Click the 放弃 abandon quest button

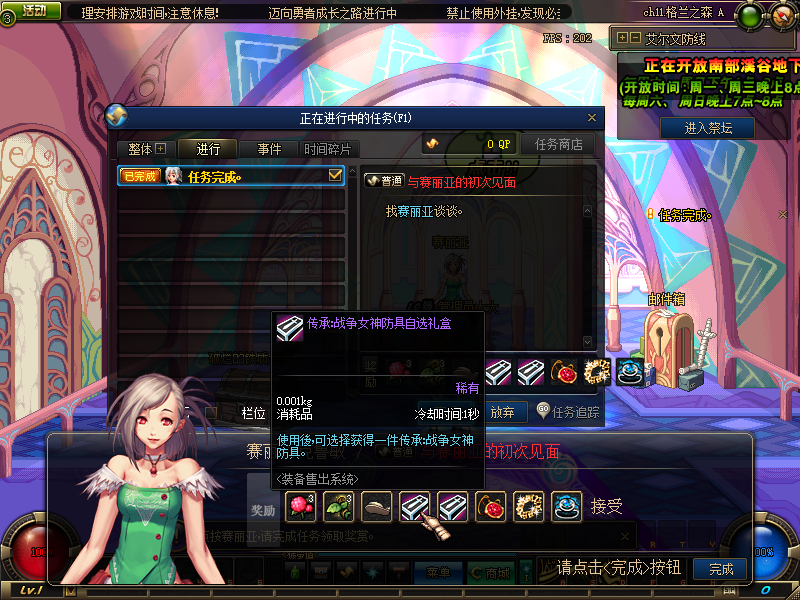tap(507, 410)
